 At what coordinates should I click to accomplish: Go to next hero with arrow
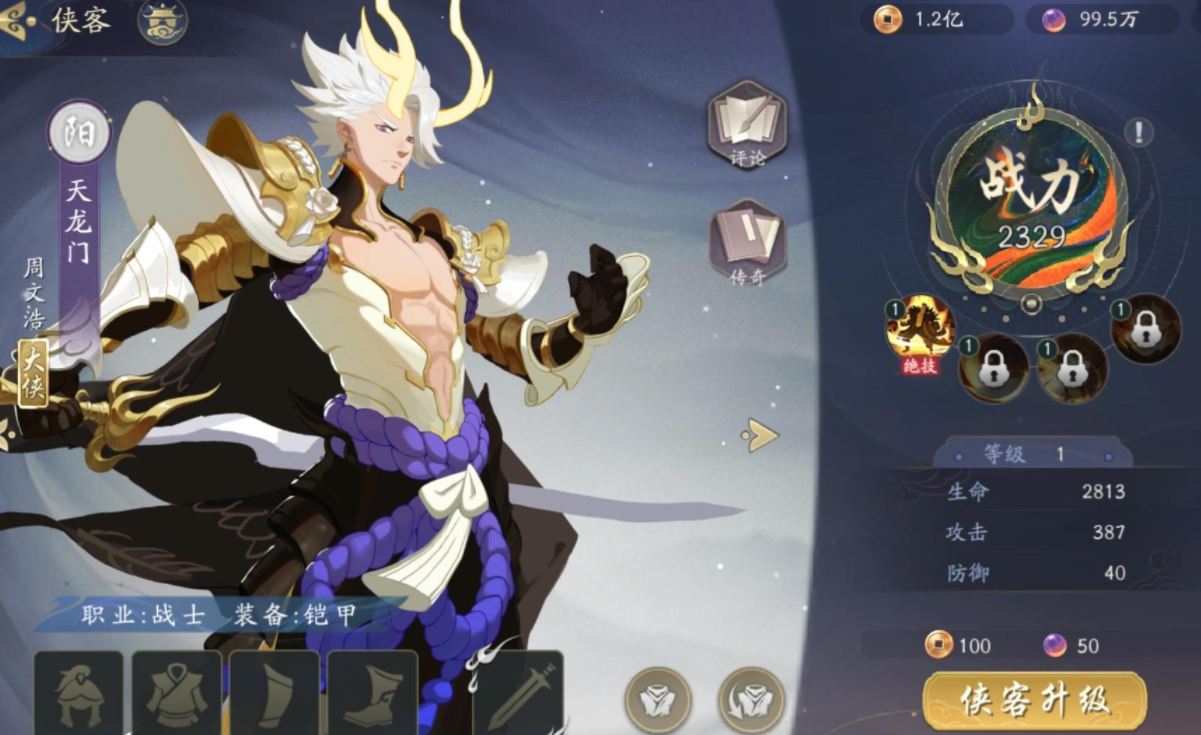pos(760,434)
